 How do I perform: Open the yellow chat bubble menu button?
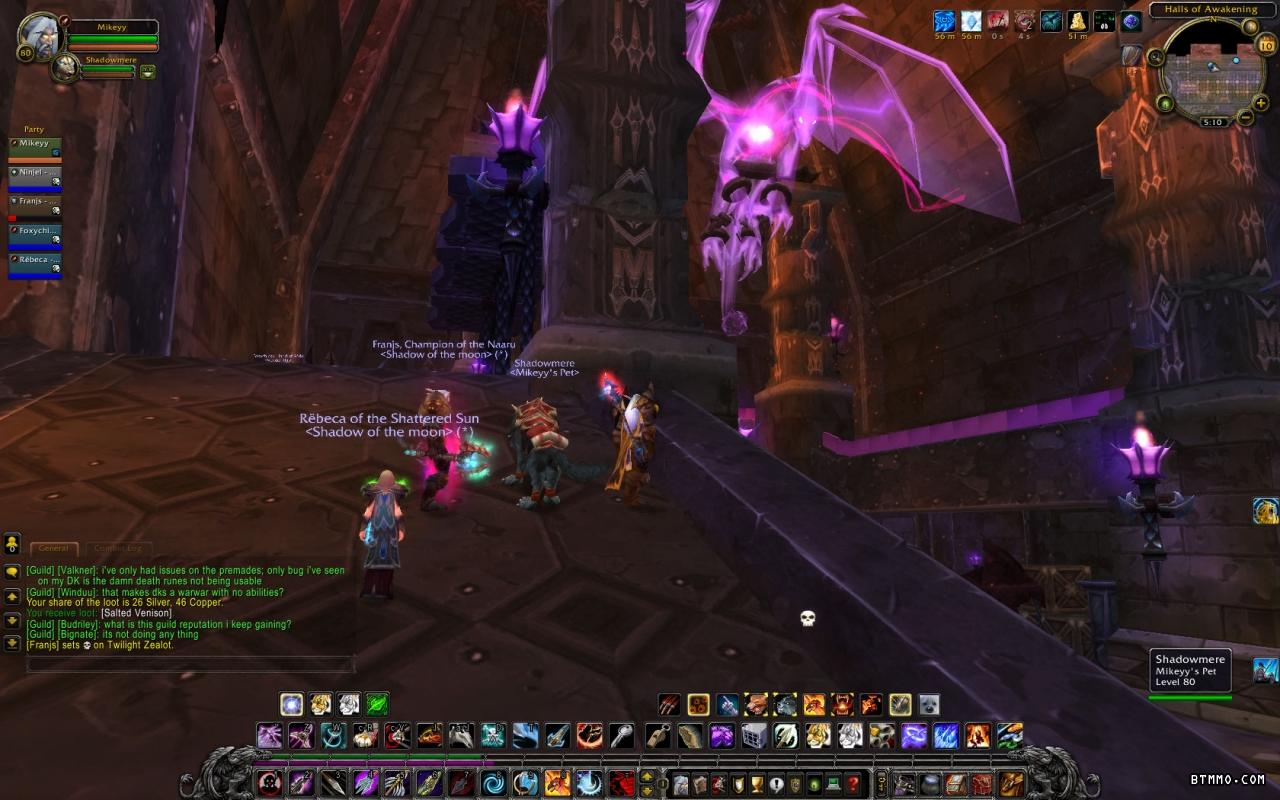tap(12, 543)
